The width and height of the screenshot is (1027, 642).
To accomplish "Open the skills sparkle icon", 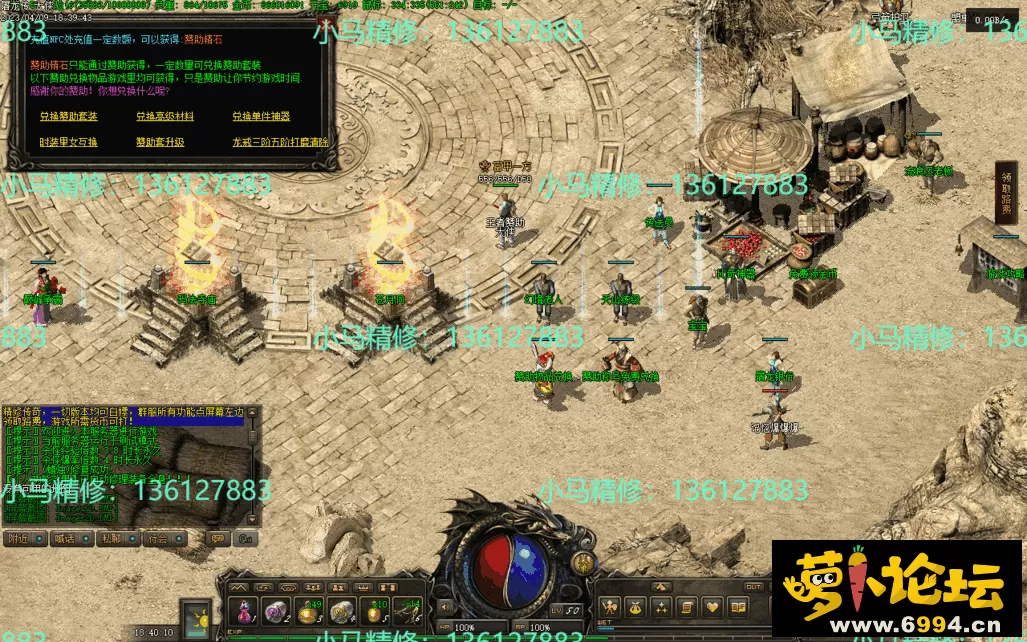I will 661,606.
